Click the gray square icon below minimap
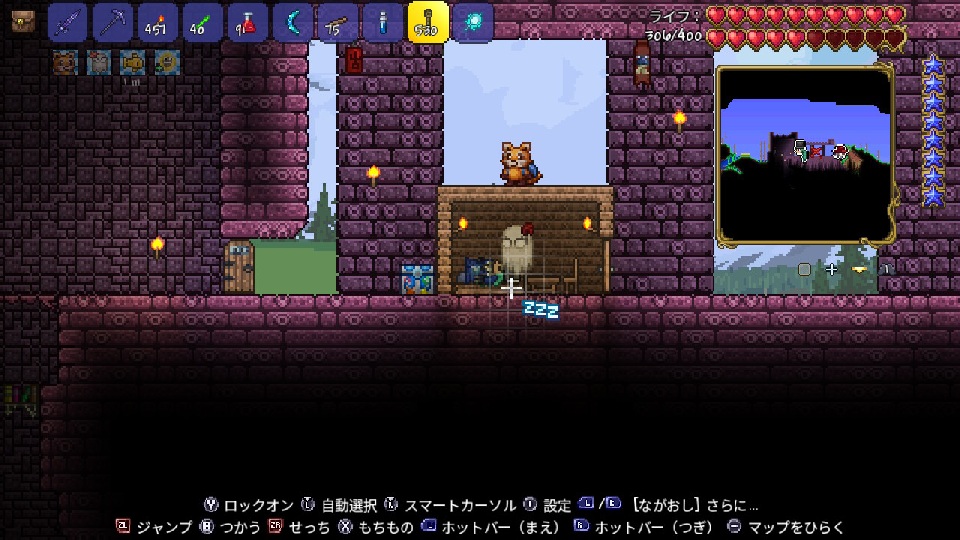Viewport: 960px width, 540px height. (x=804, y=269)
